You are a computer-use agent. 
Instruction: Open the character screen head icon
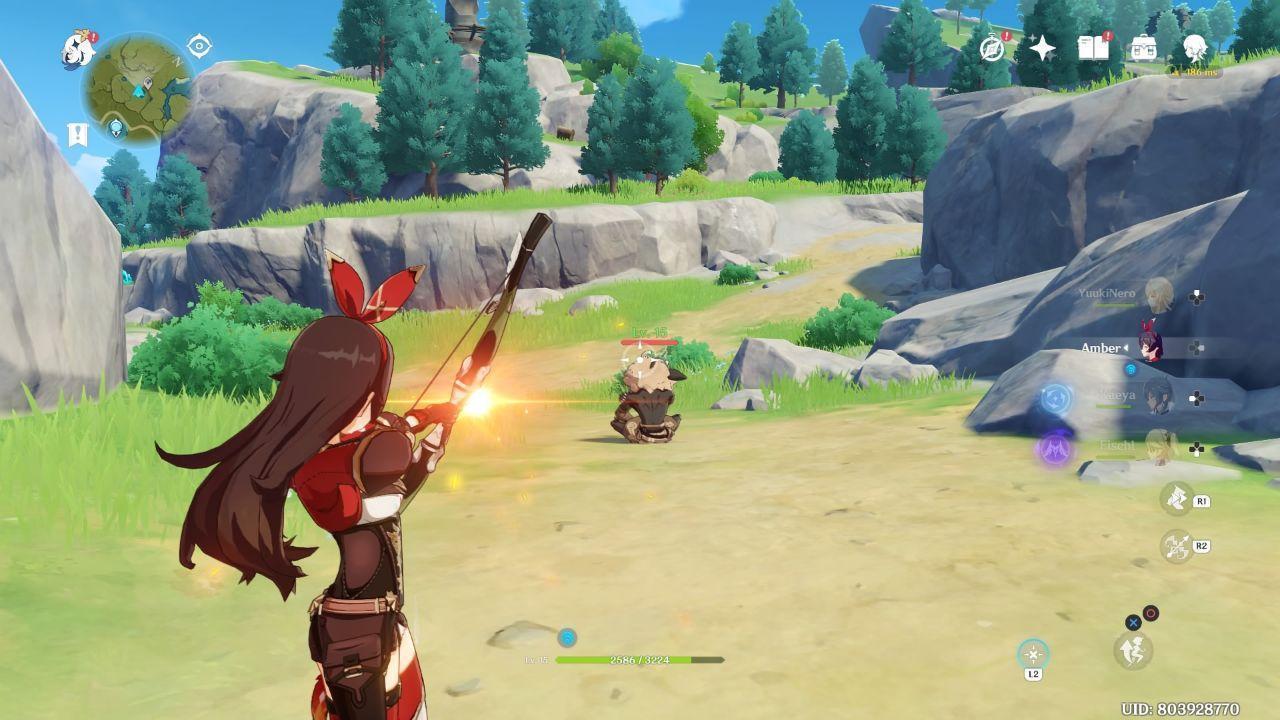pos(1195,47)
